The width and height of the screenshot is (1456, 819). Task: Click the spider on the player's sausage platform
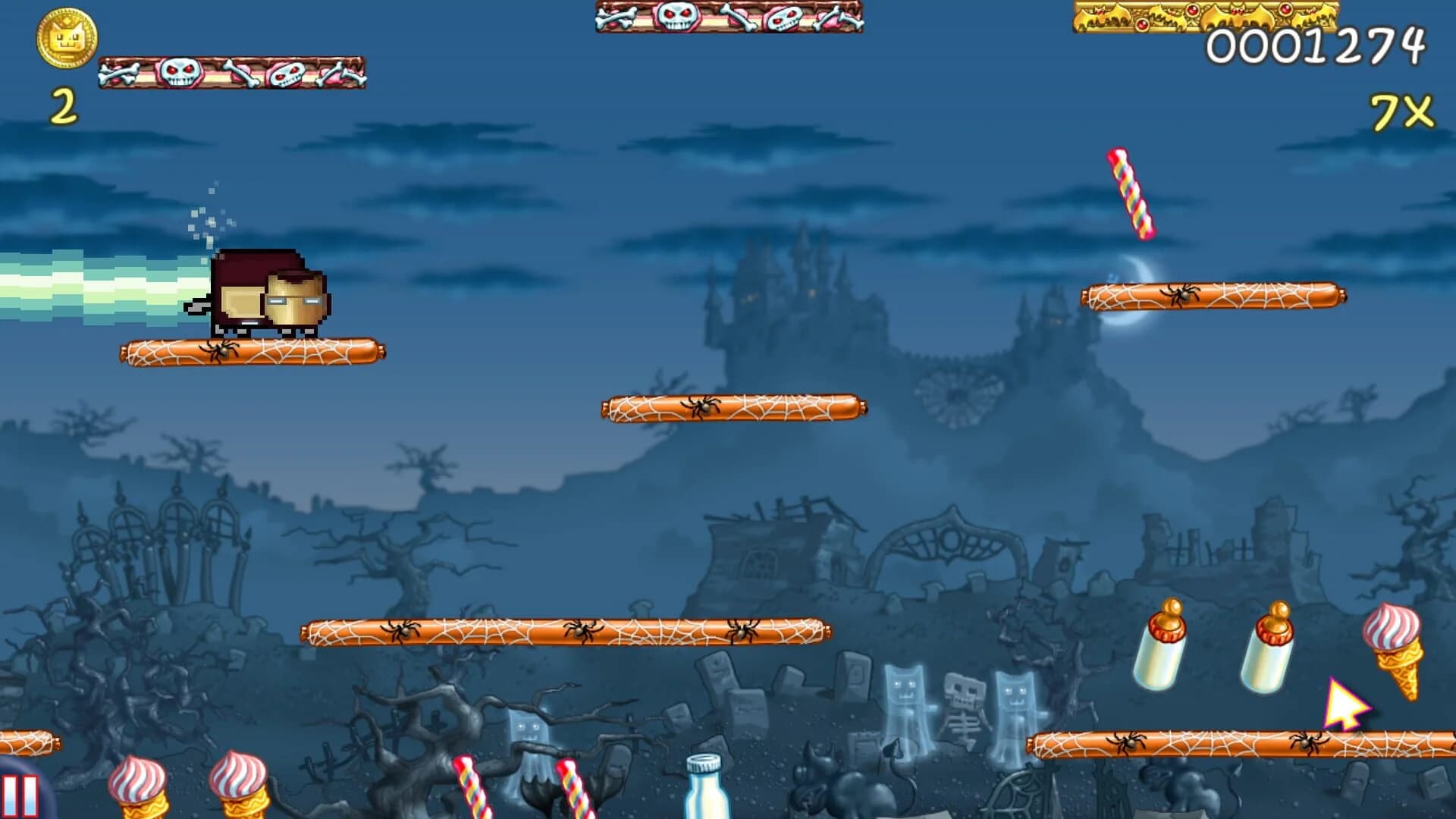(220, 351)
